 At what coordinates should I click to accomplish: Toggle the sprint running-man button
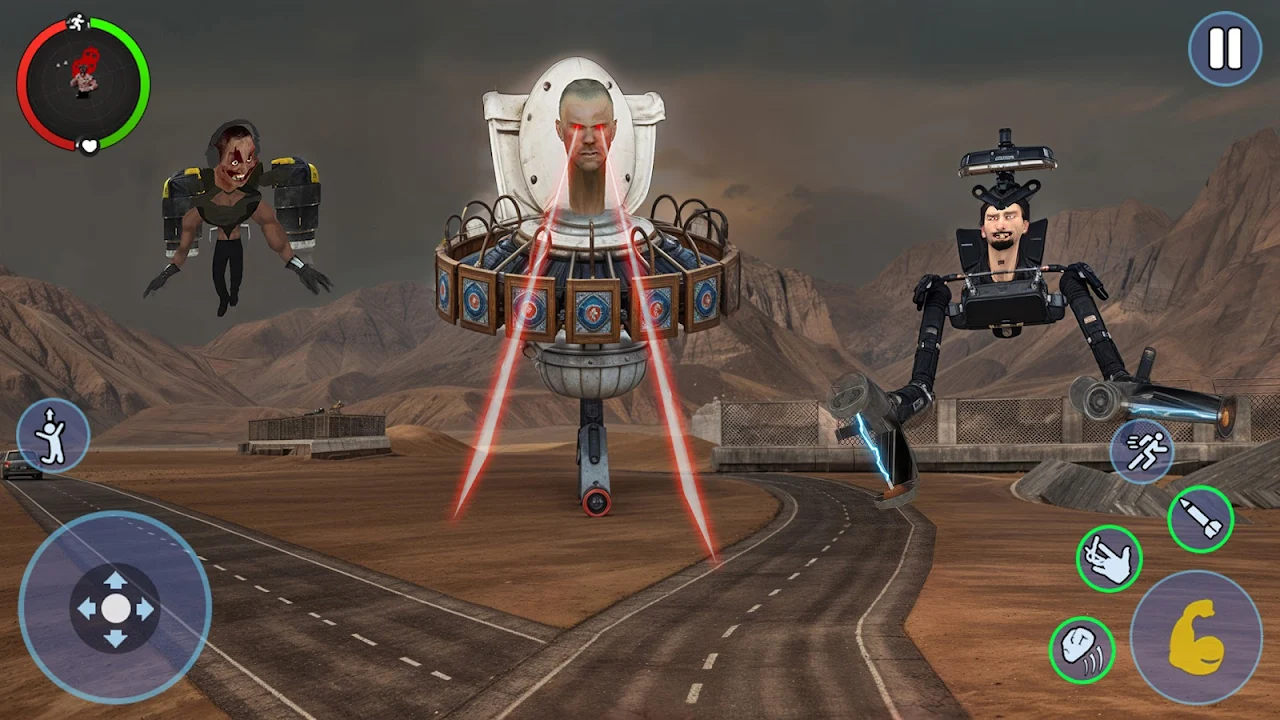(1142, 451)
